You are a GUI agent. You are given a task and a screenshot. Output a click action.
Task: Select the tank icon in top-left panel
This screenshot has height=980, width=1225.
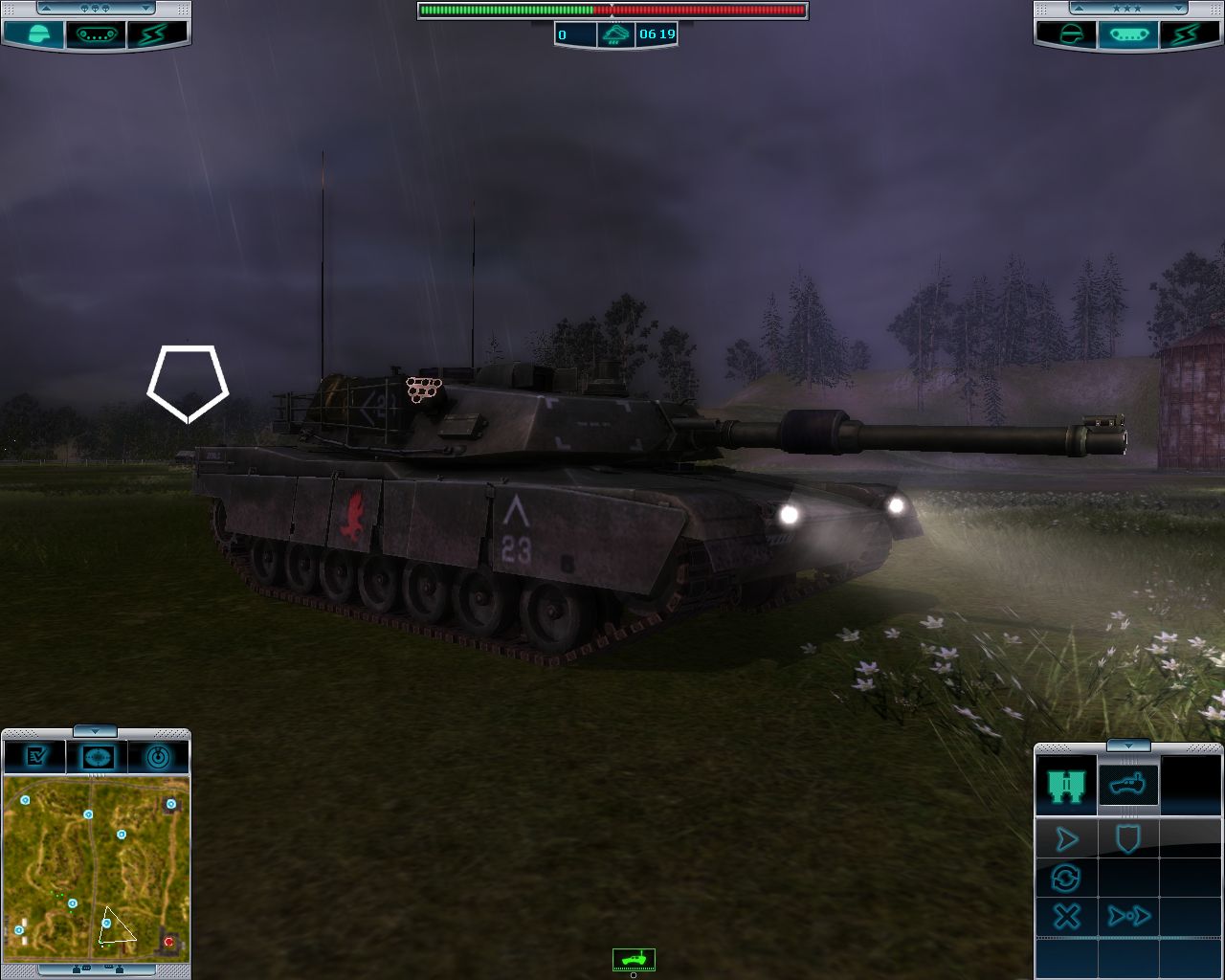[95, 34]
